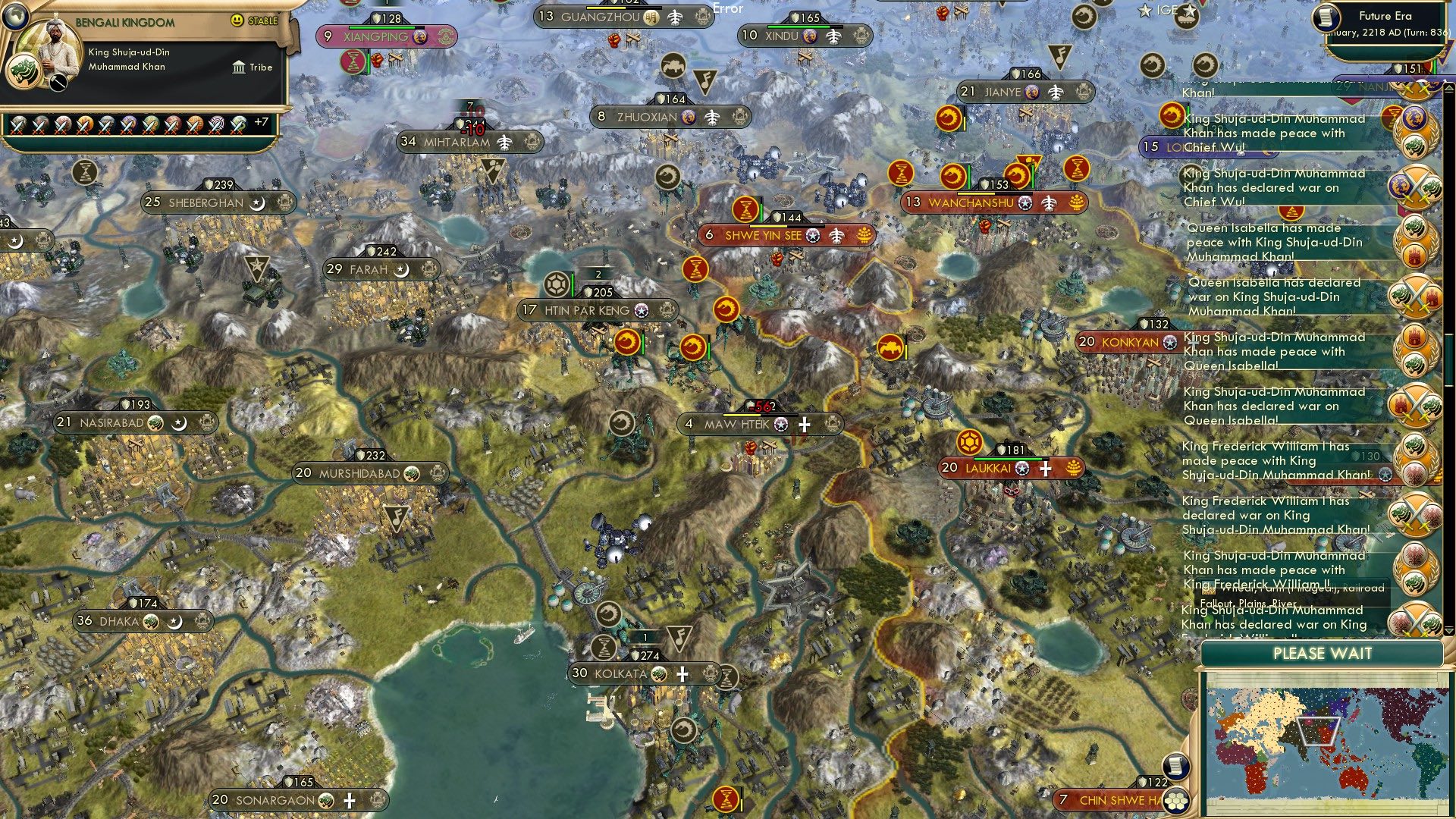Select the King Frederick William declared war notification

click(x=1282, y=516)
